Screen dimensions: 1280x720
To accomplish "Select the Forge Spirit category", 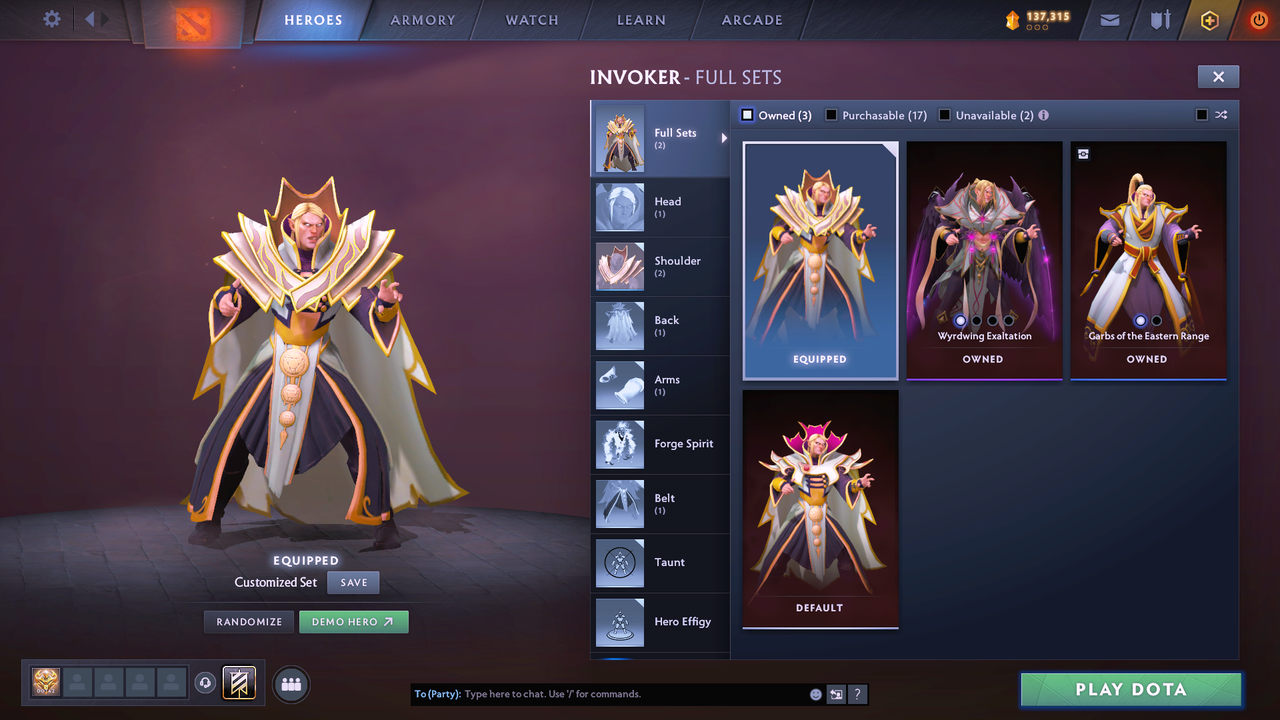I will click(660, 444).
